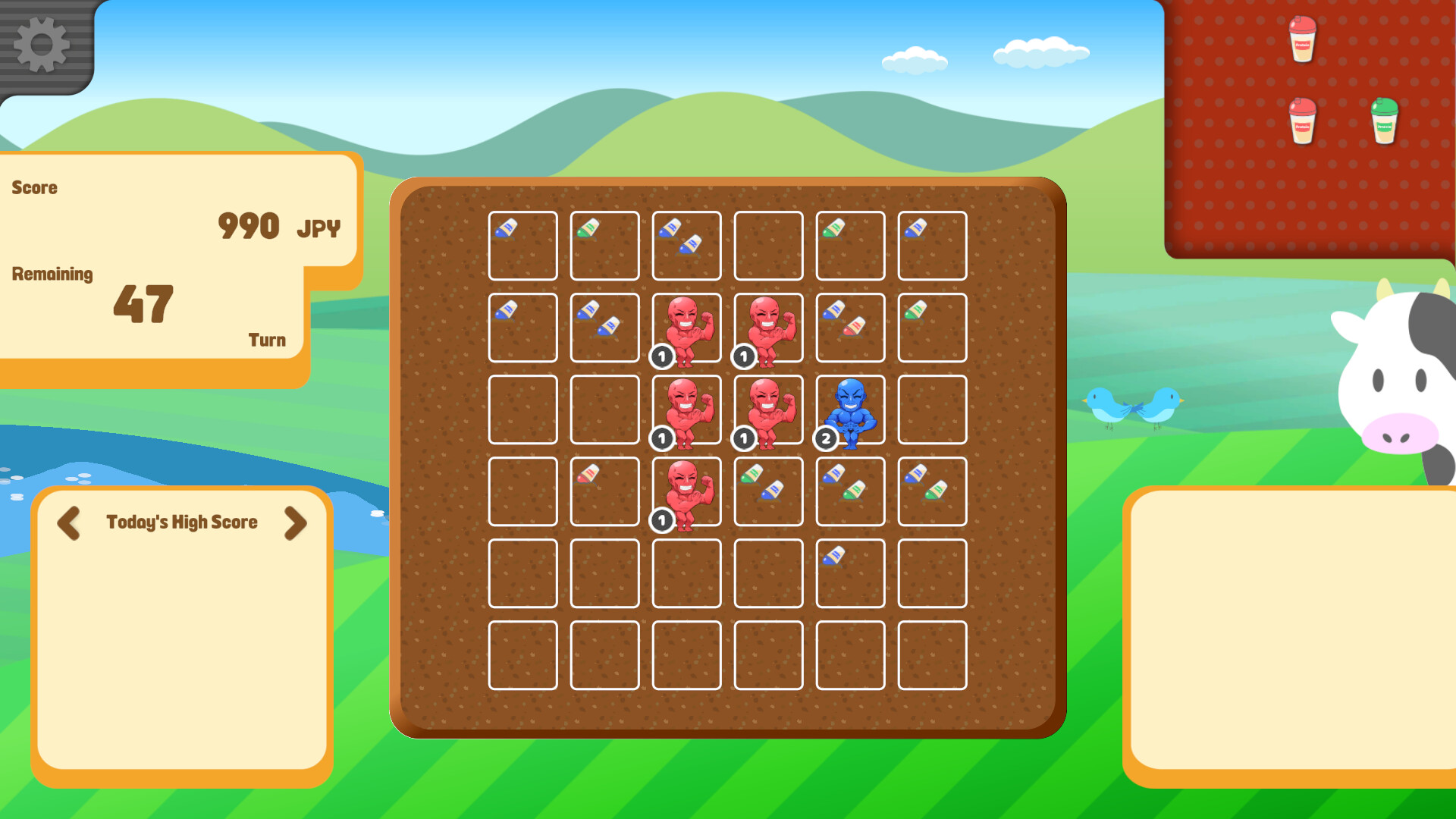Image resolution: width=1456 pixels, height=819 pixels.
Task: Select the lower red Protein shaker
Action: pyautogui.click(x=1301, y=121)
